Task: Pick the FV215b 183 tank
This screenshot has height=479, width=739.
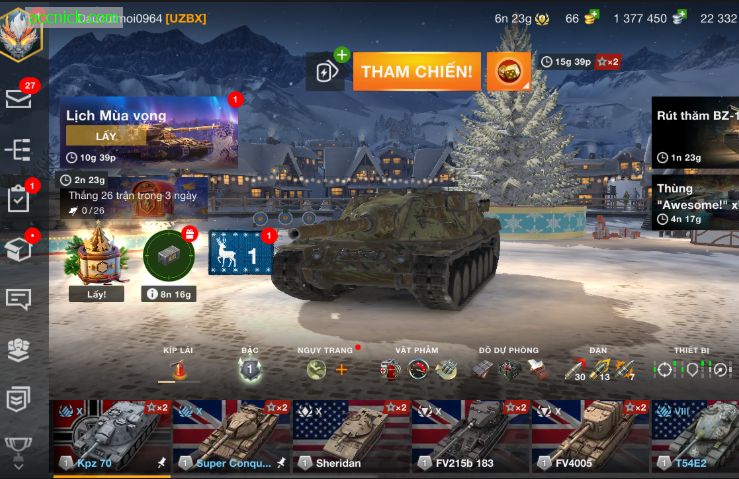Action: point(470,434)
